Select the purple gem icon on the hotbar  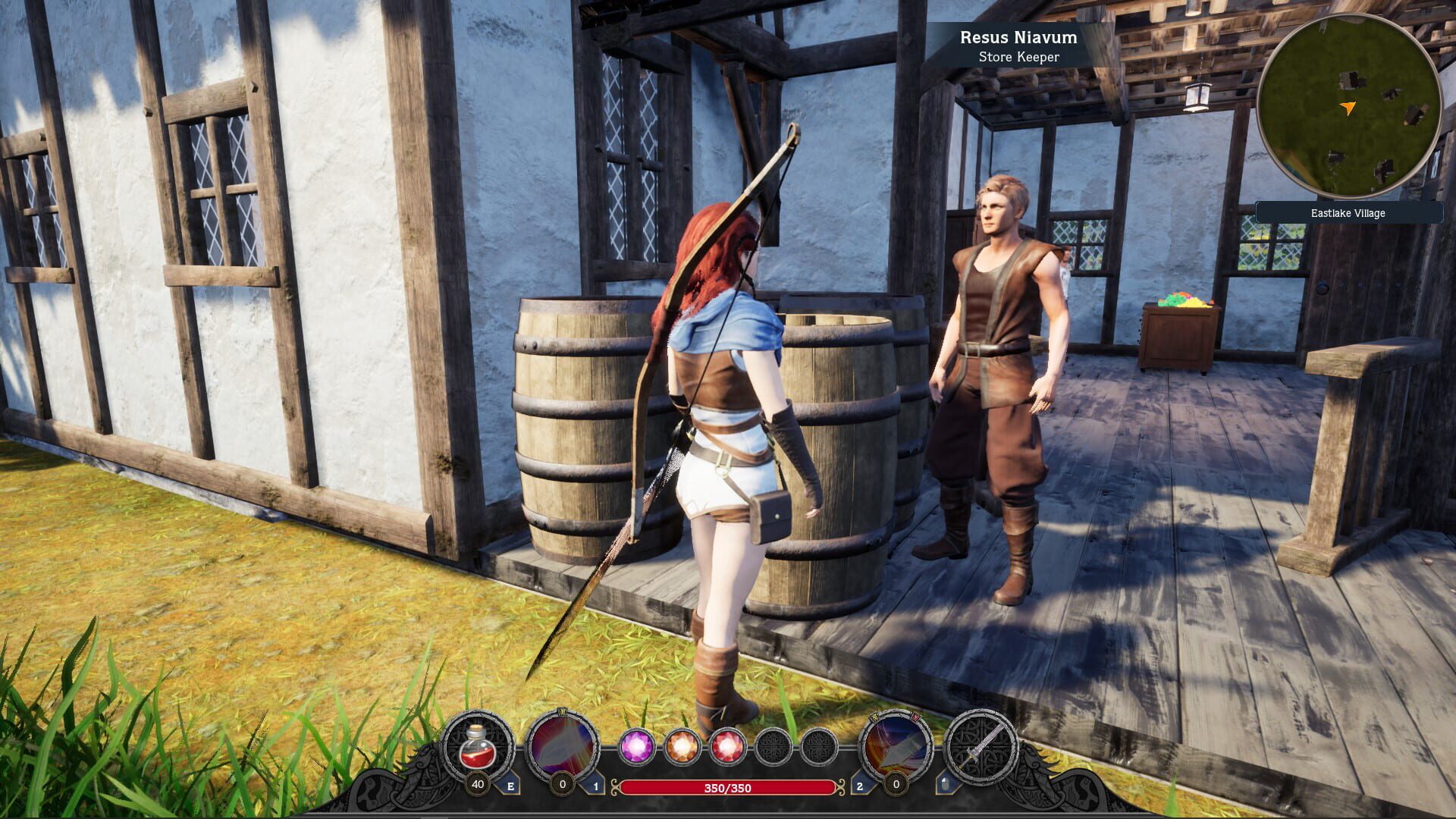click(637, 745)
